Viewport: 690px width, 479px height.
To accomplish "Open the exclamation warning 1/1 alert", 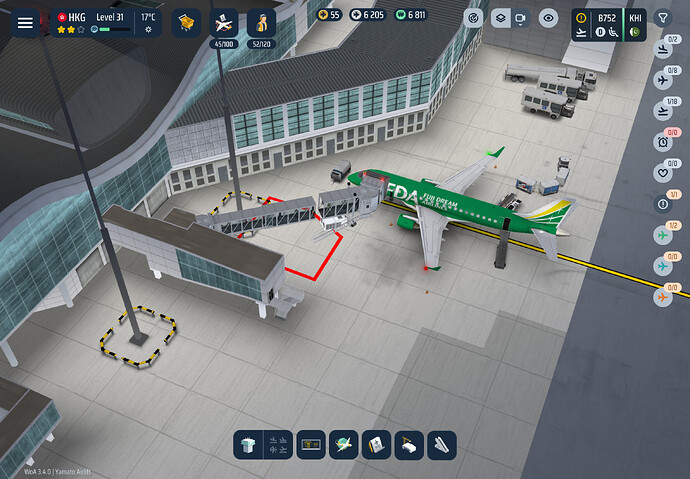I will click(662, 205).
